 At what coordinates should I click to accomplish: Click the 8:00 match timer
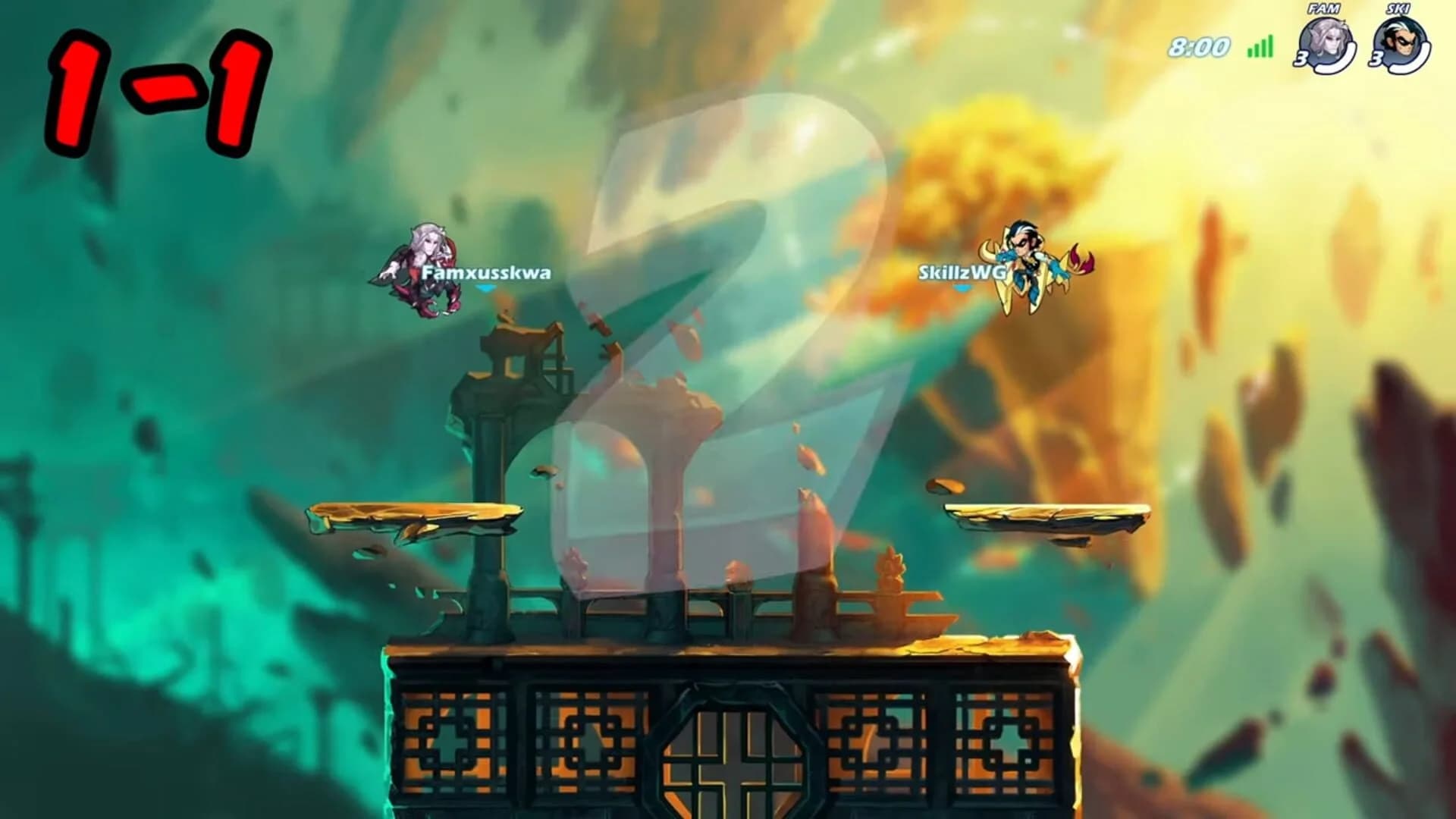coord(1200,48)
